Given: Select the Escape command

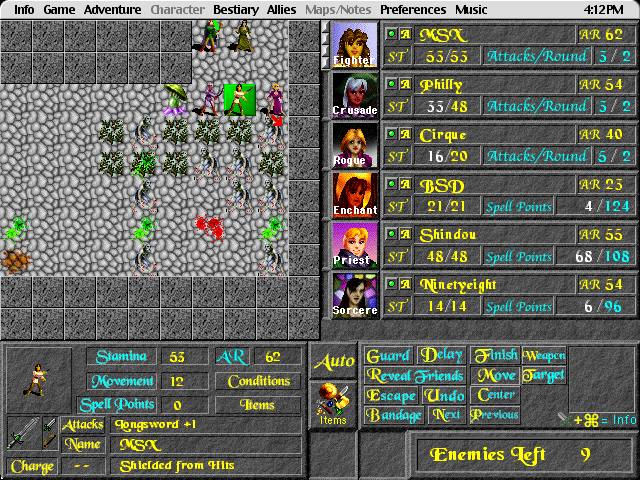Looking at the screenshot, I should click(x=391, y=395).
